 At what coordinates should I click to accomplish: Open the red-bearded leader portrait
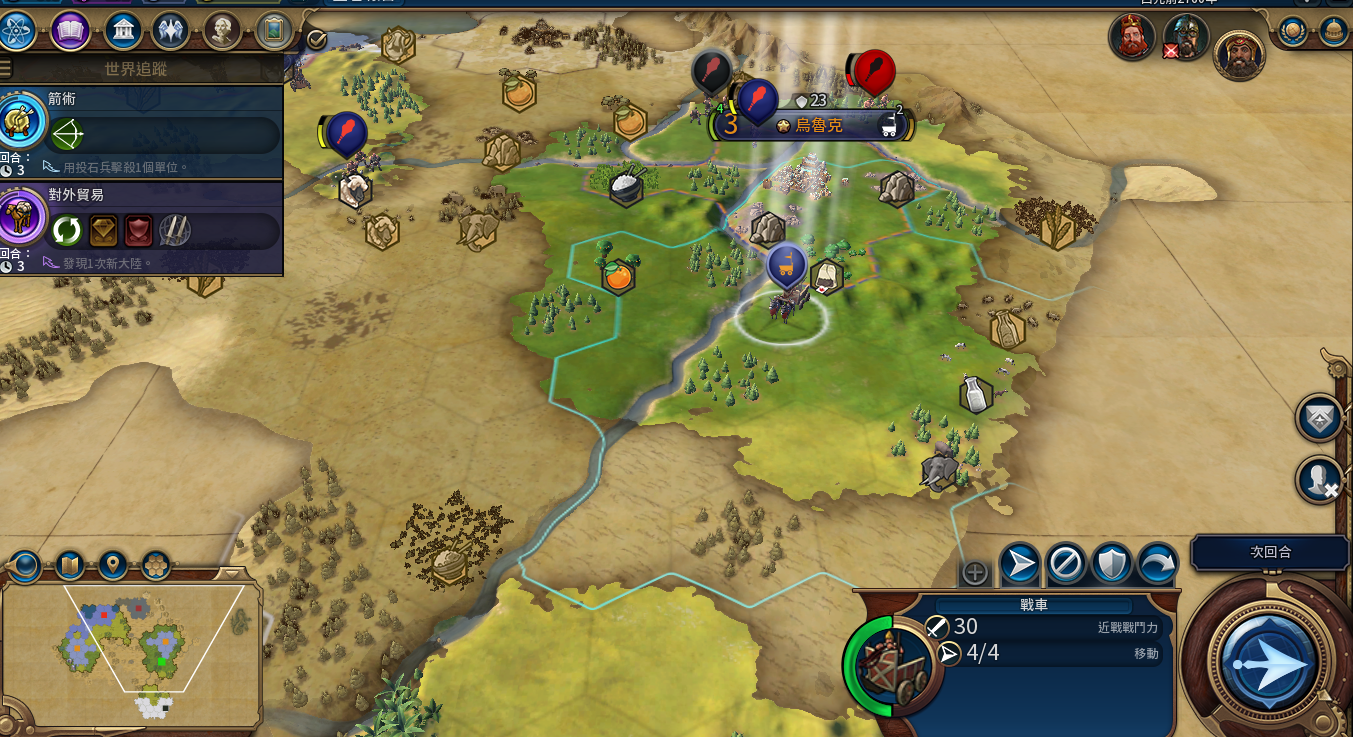[x=1131, y=38]
